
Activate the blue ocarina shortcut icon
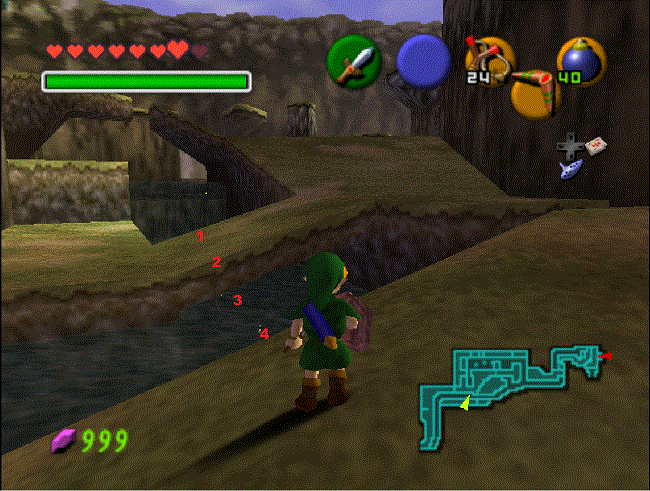[571, 169]
